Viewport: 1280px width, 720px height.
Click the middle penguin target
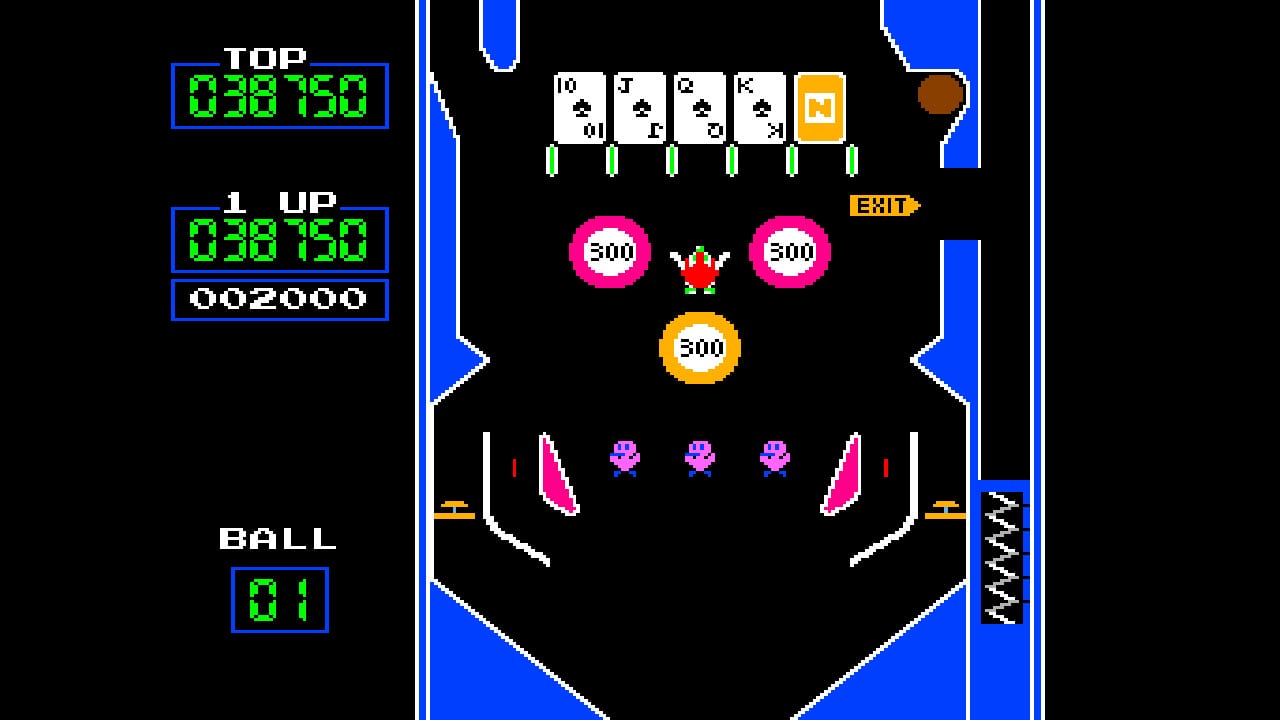click(699, 458)
